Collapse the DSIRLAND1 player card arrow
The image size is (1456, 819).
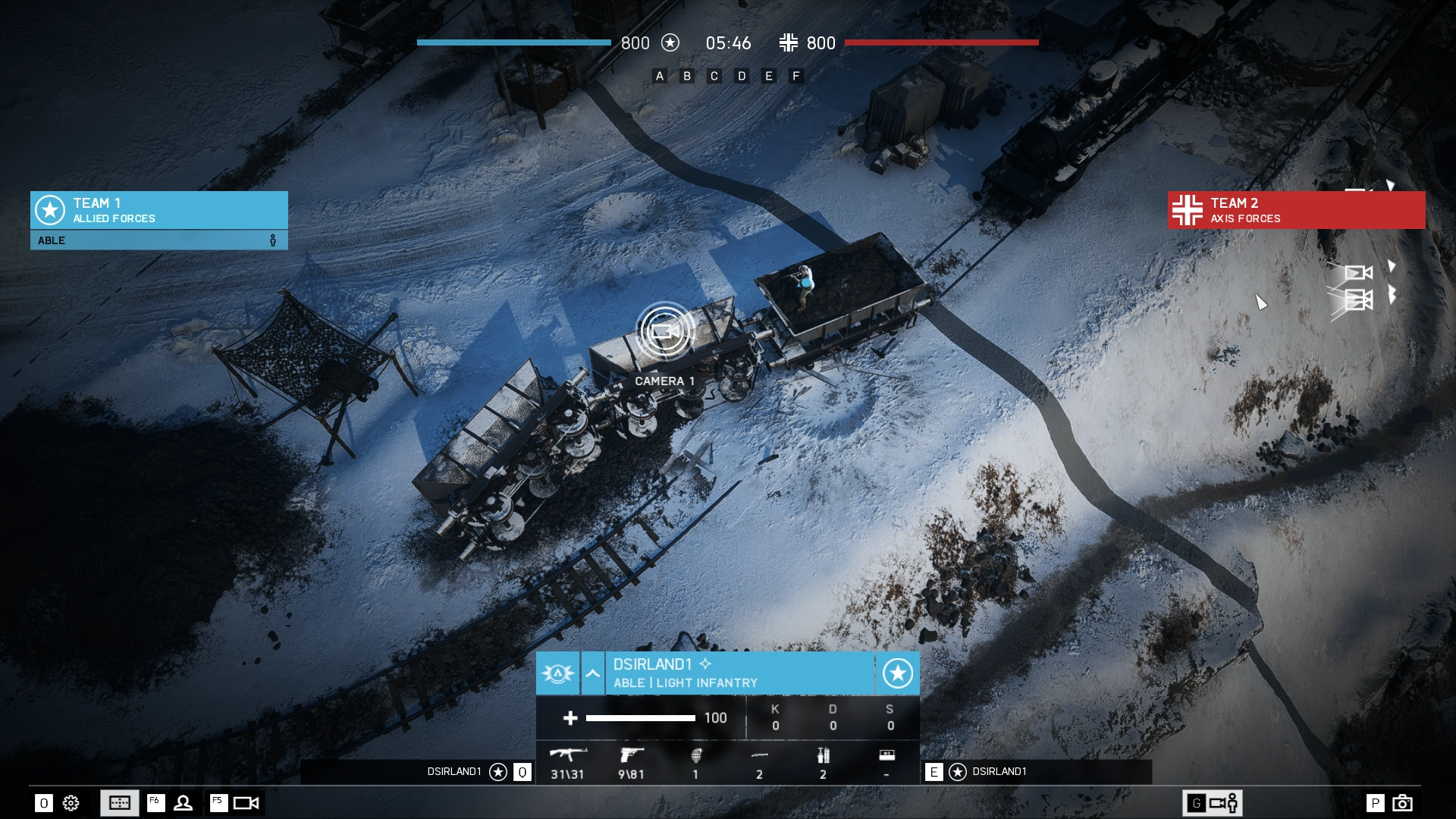click(592, 673)
